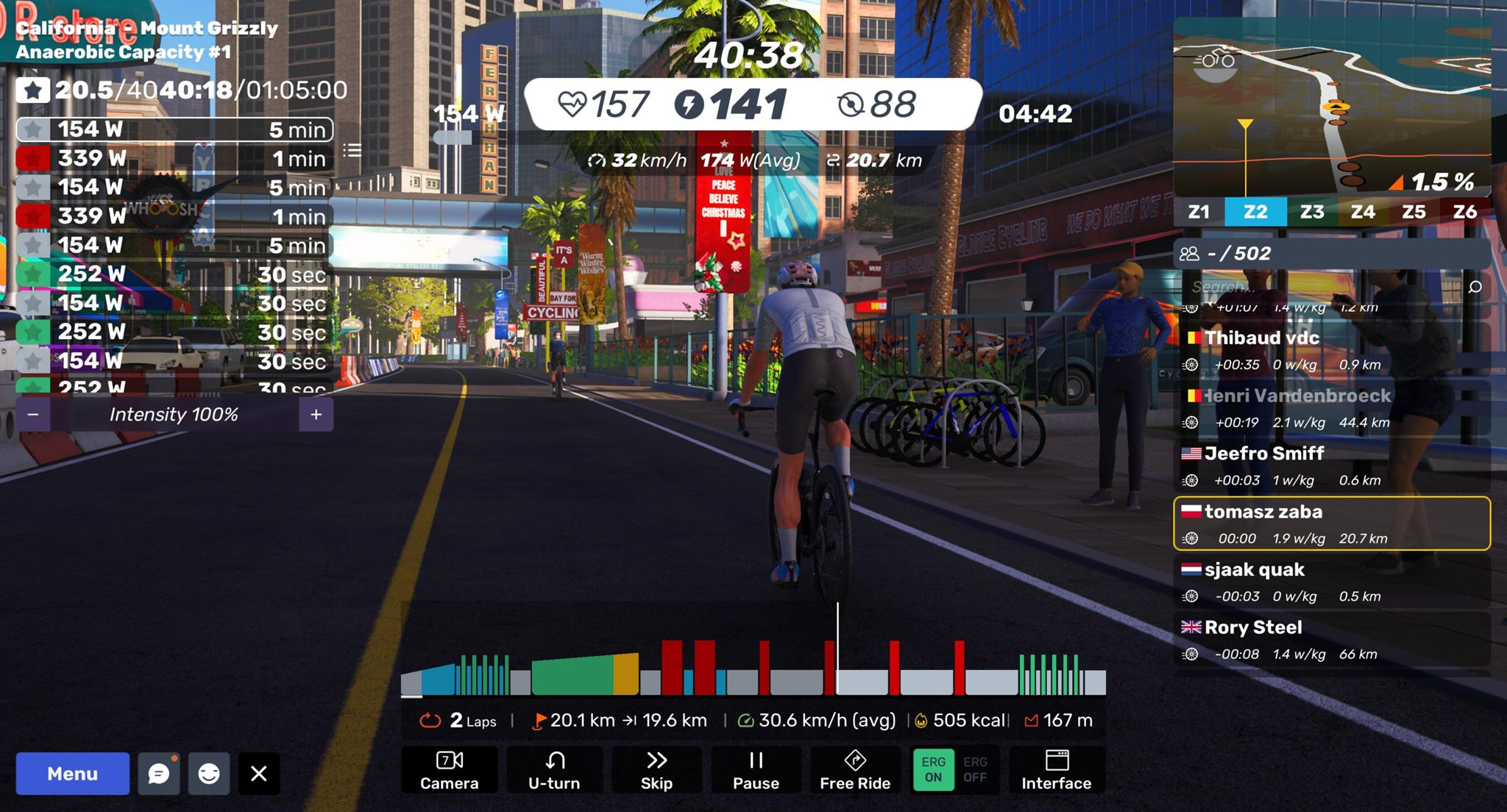Viewport: 1507px width, 812px height.
Task: Open the Interface options
Action: click(1056, 769)
